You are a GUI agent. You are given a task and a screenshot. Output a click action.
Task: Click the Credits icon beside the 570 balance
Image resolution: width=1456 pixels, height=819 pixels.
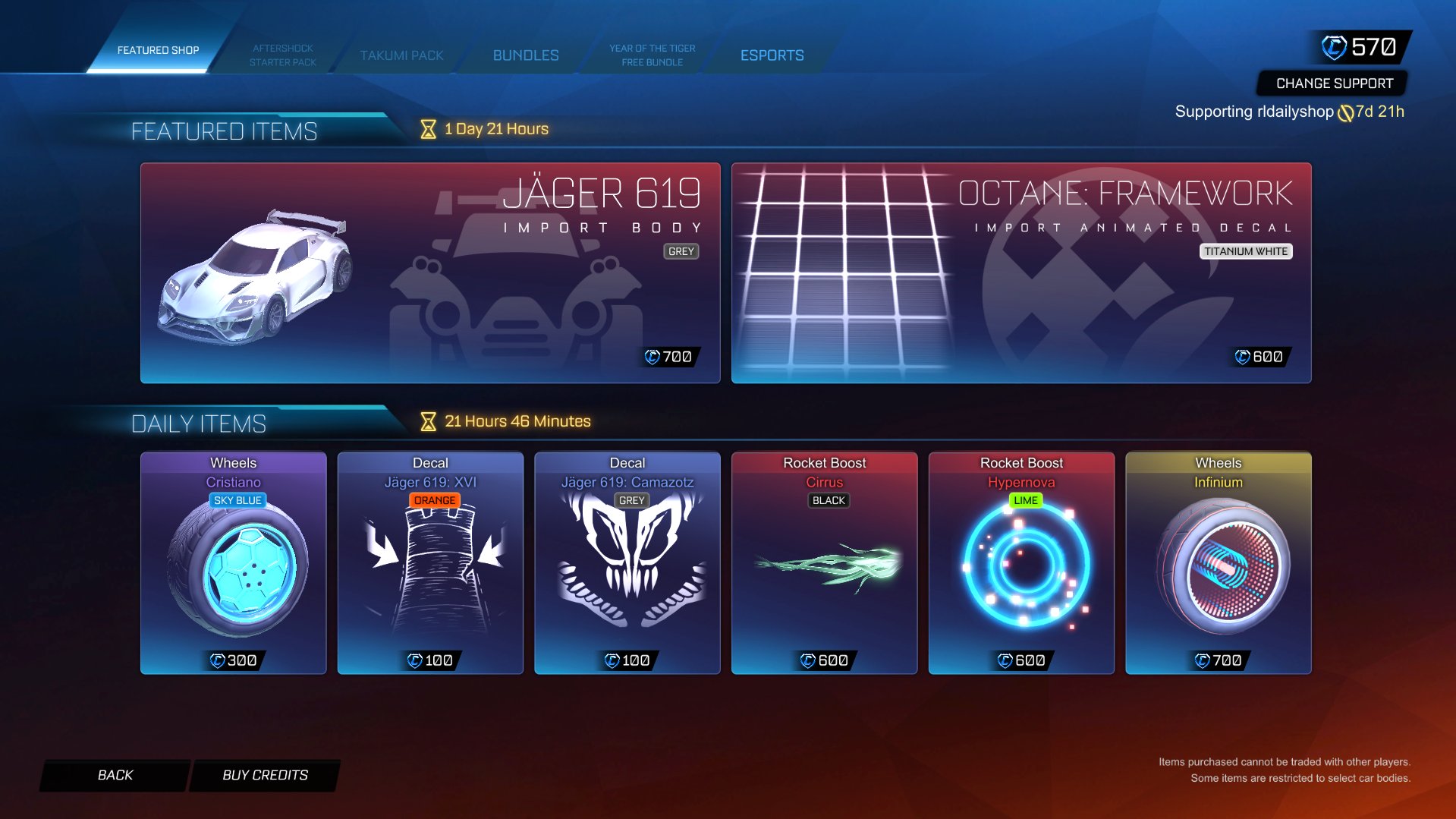point(1335,46)
